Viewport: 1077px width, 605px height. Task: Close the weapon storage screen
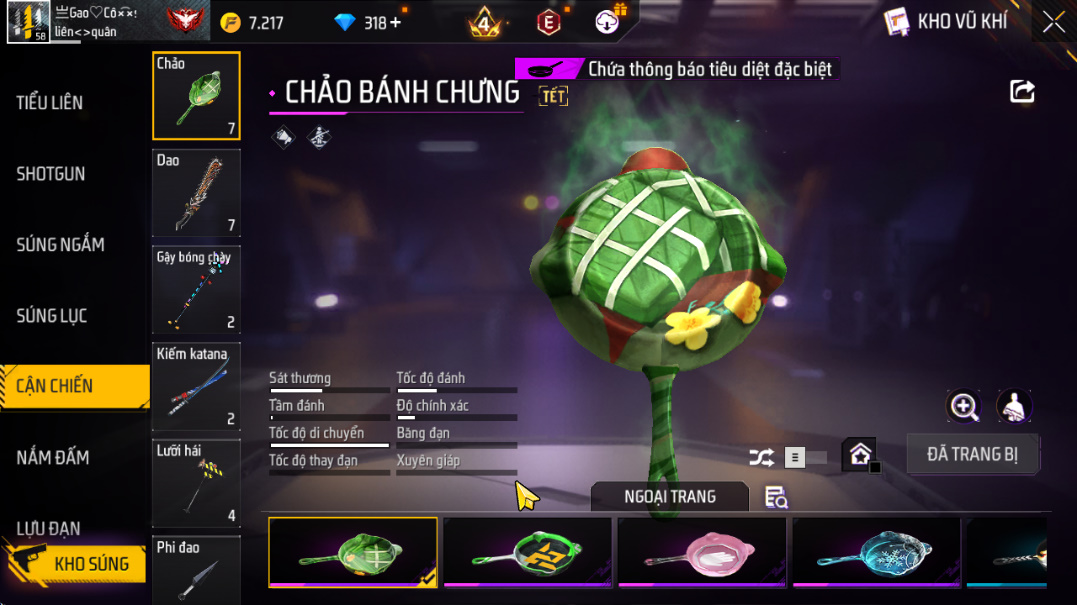click(1053, 22)
